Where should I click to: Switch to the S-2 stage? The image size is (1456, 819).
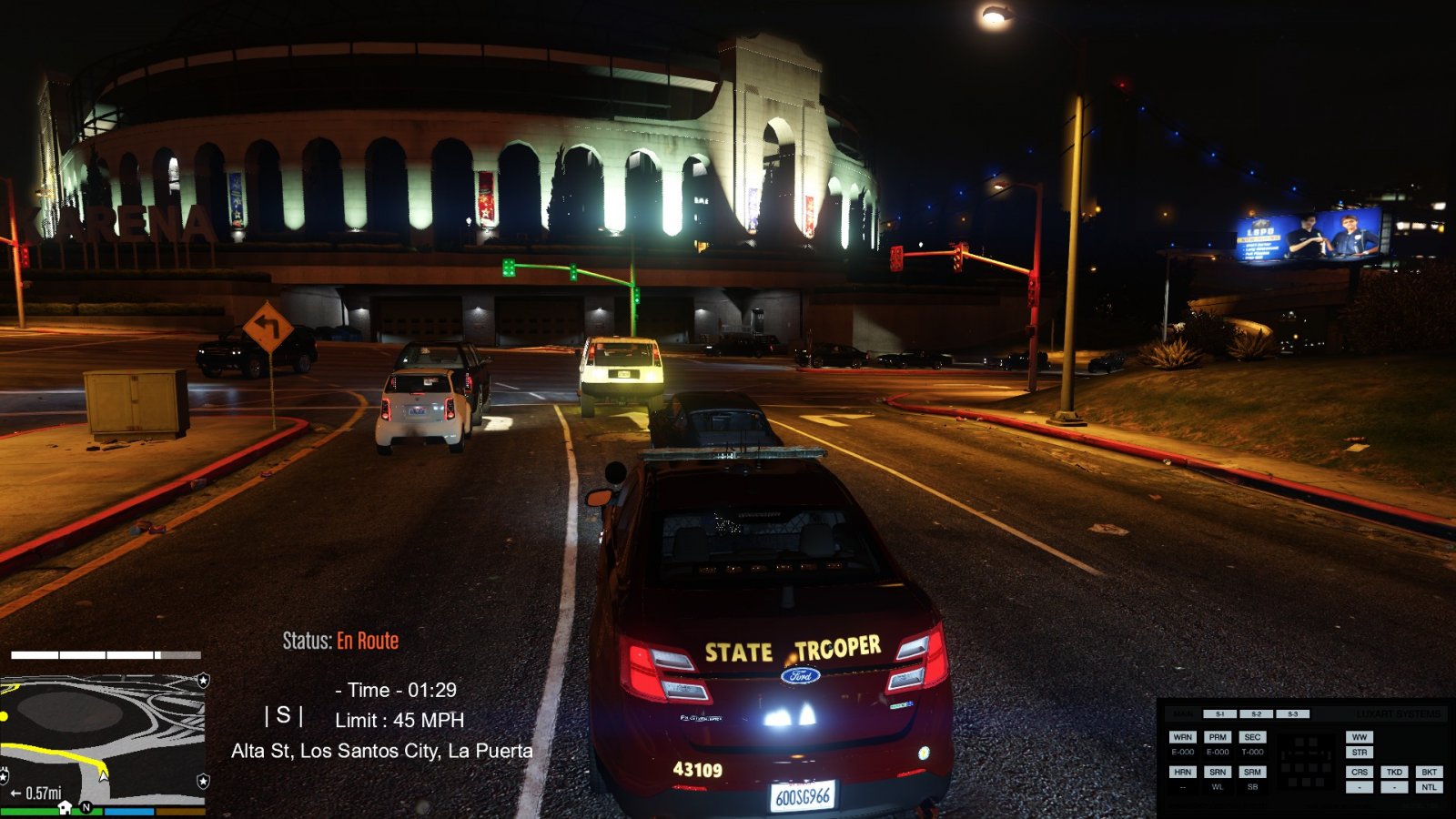tap(1256, 714)
